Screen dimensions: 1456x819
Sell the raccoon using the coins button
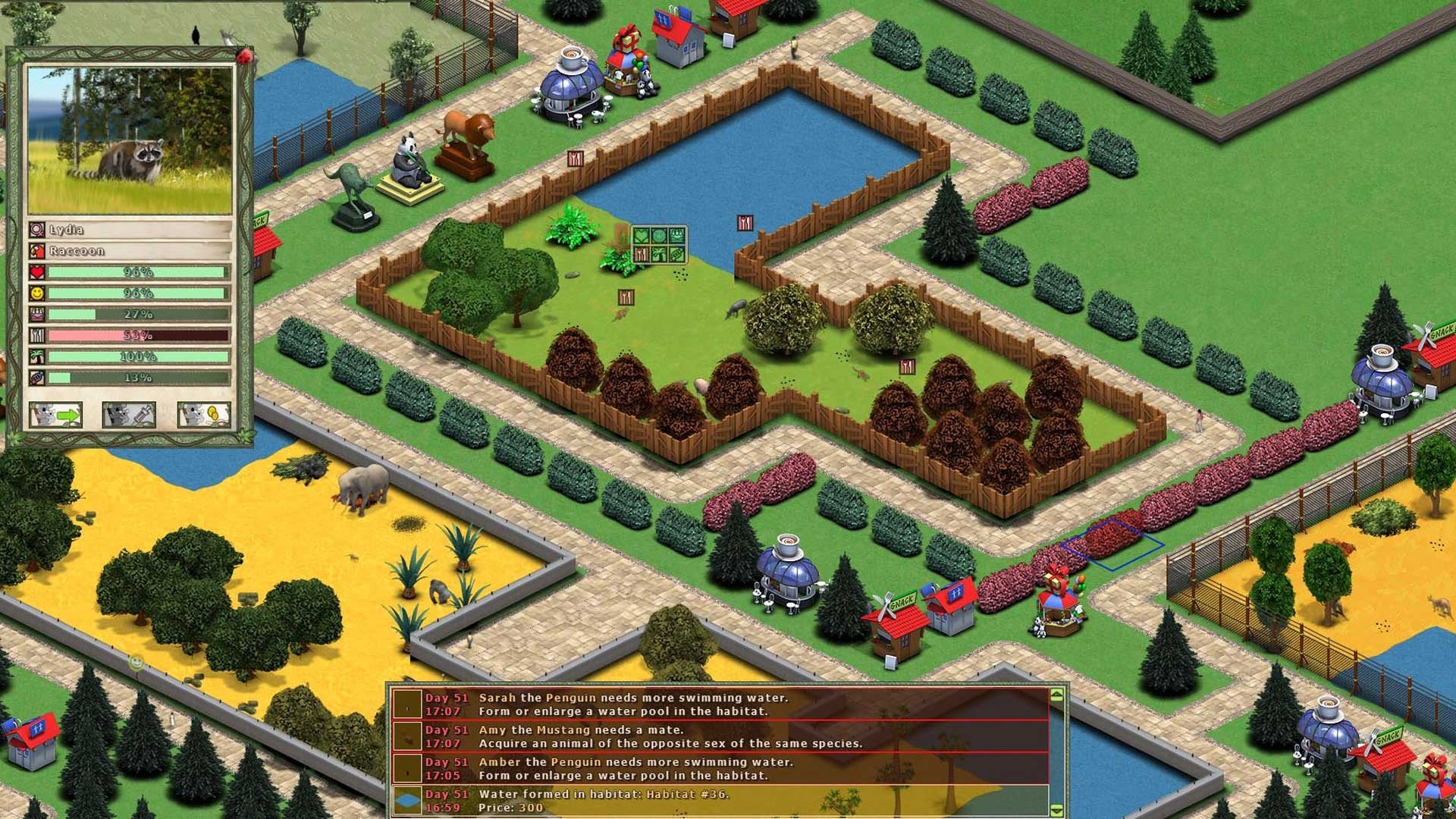(x=202, y=415)
